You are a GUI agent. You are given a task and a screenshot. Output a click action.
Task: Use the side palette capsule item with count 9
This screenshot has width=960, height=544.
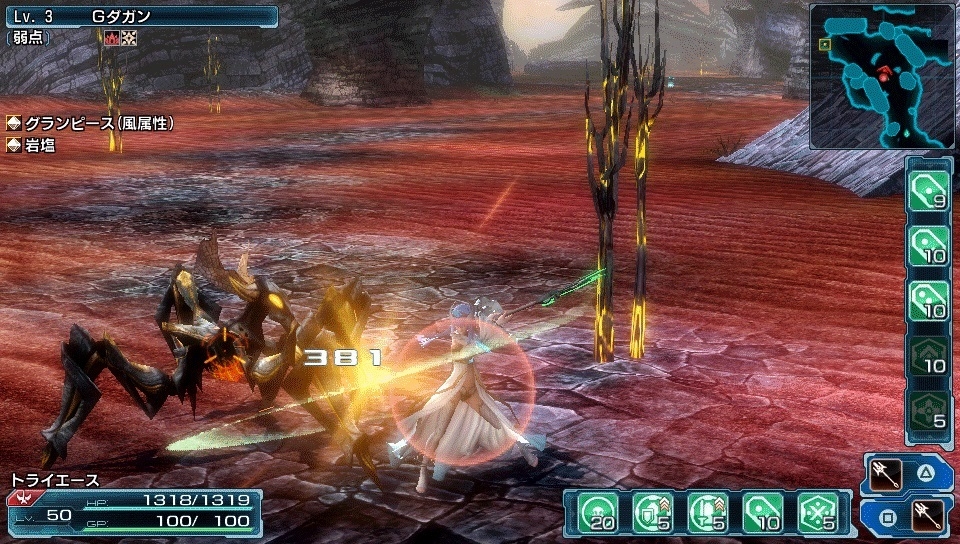(x=928, y=189)
